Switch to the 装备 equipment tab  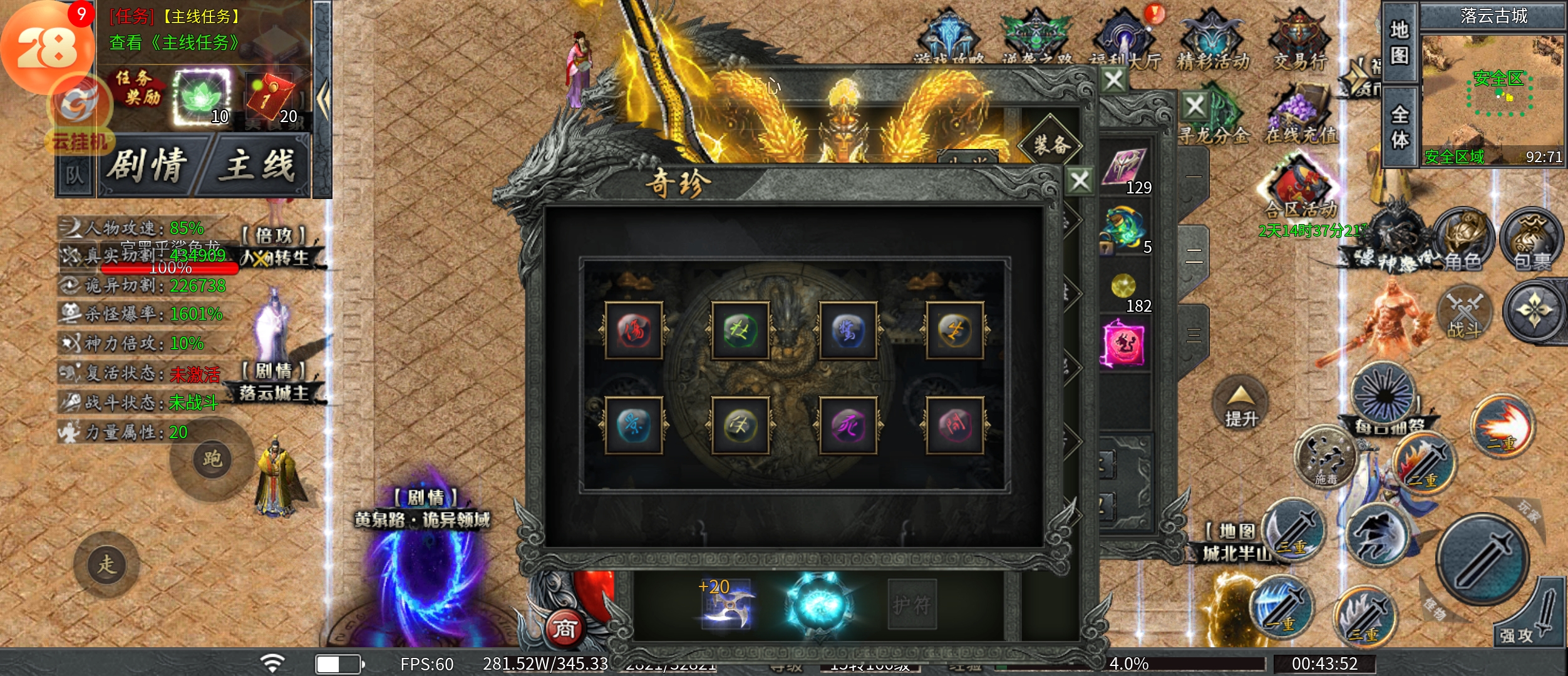click(x=1050, y=145)
